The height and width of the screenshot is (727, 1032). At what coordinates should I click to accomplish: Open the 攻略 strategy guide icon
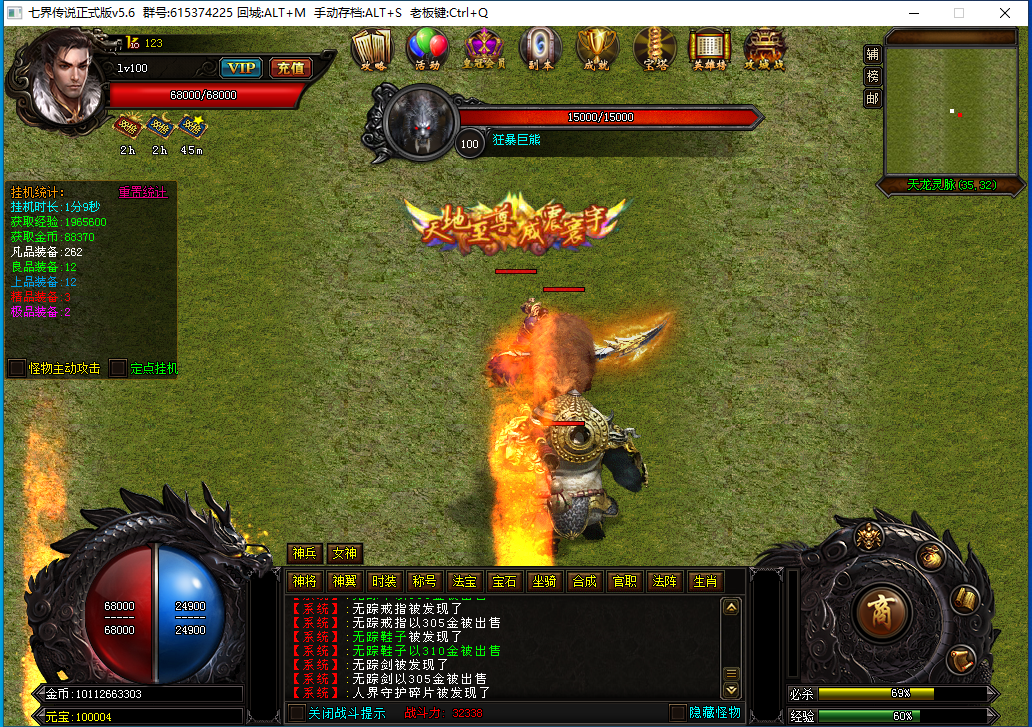pos(371,47)
